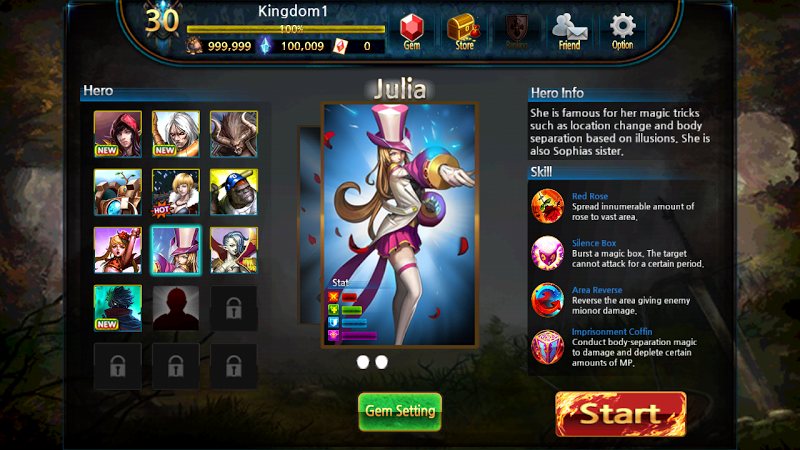Viewport: 800px width, 450px height.
Task: Select the green dark-haired NEW hero
Action: pyautogui.click(x=118, y=308)
